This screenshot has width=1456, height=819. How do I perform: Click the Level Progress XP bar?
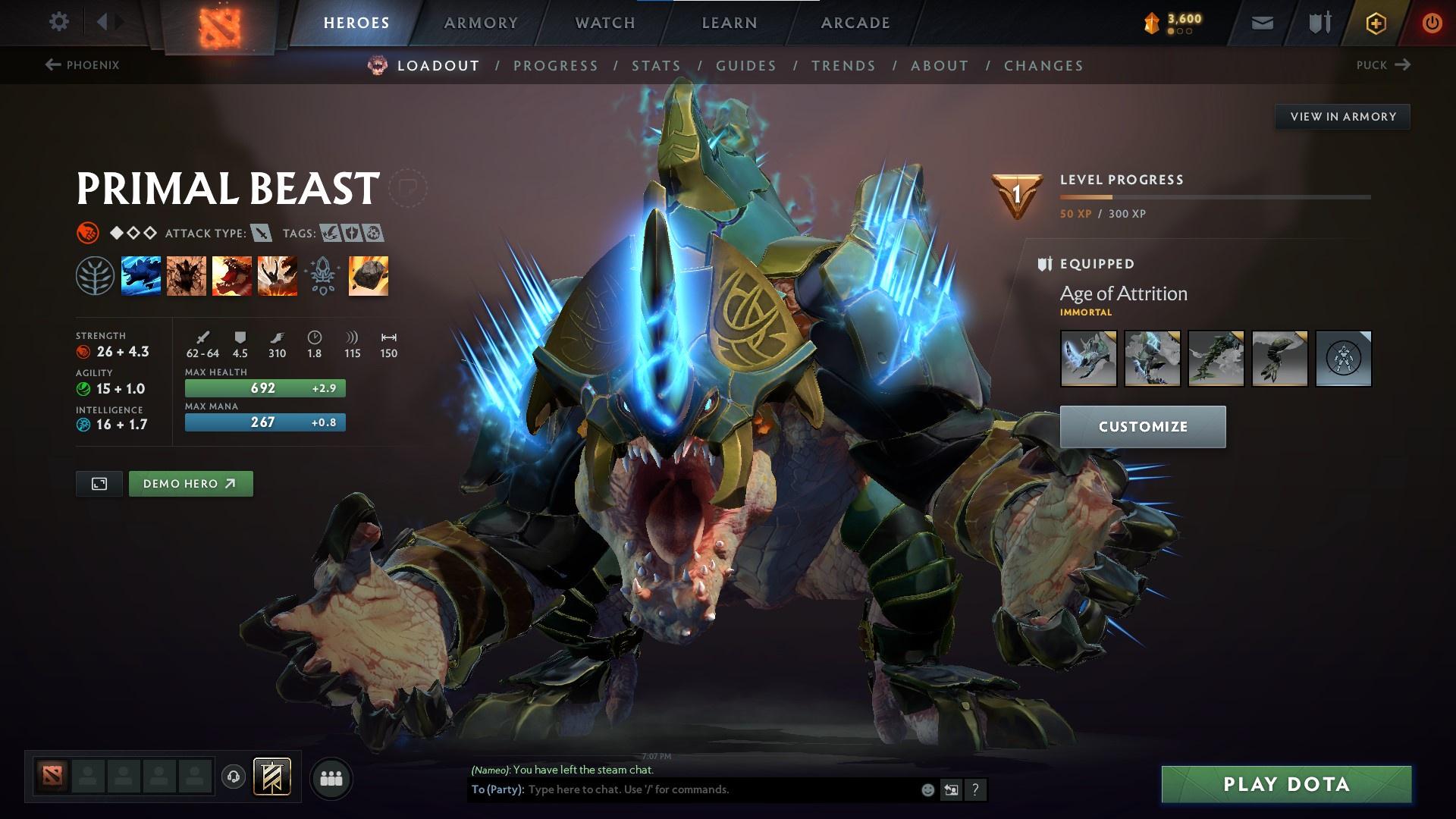click(1213, 197)
